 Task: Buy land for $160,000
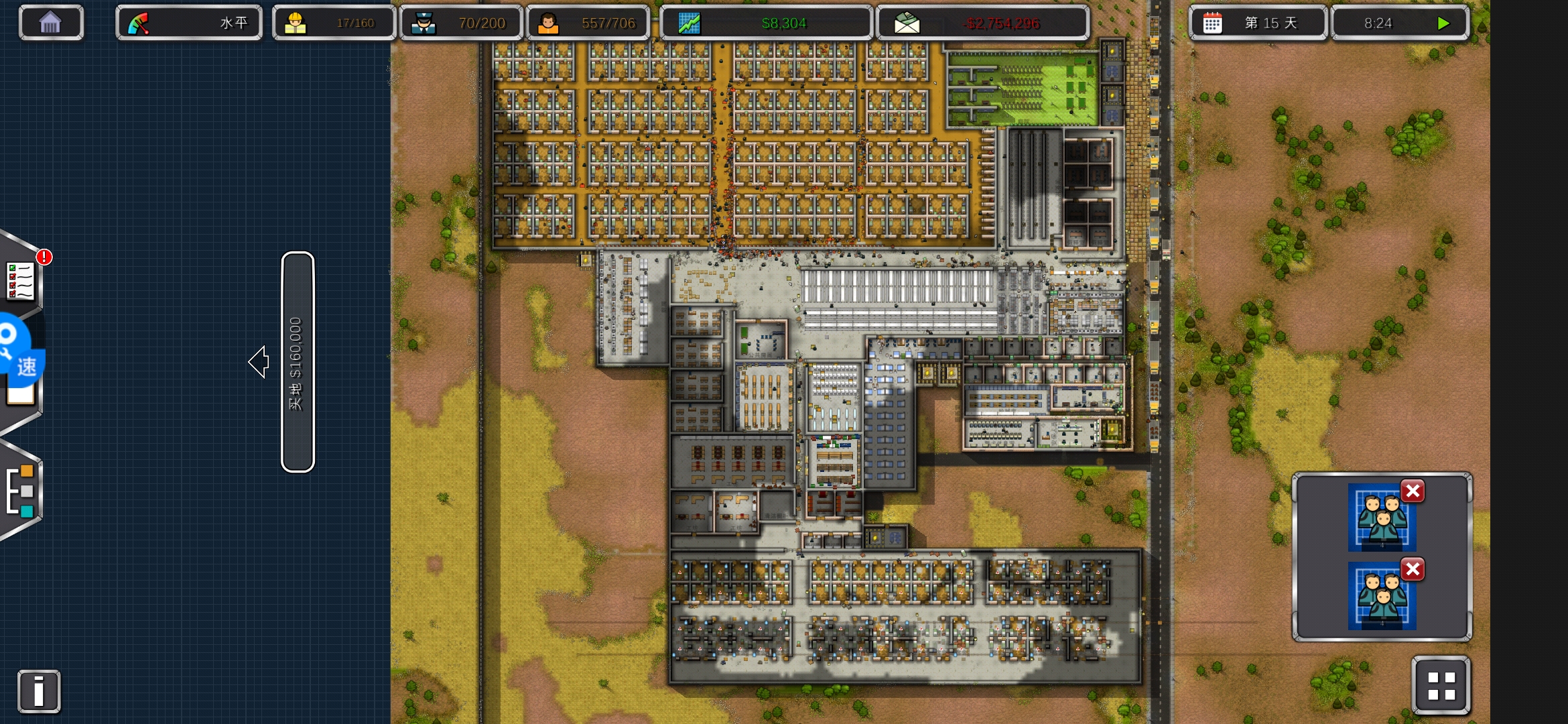[x=298, y=362]
